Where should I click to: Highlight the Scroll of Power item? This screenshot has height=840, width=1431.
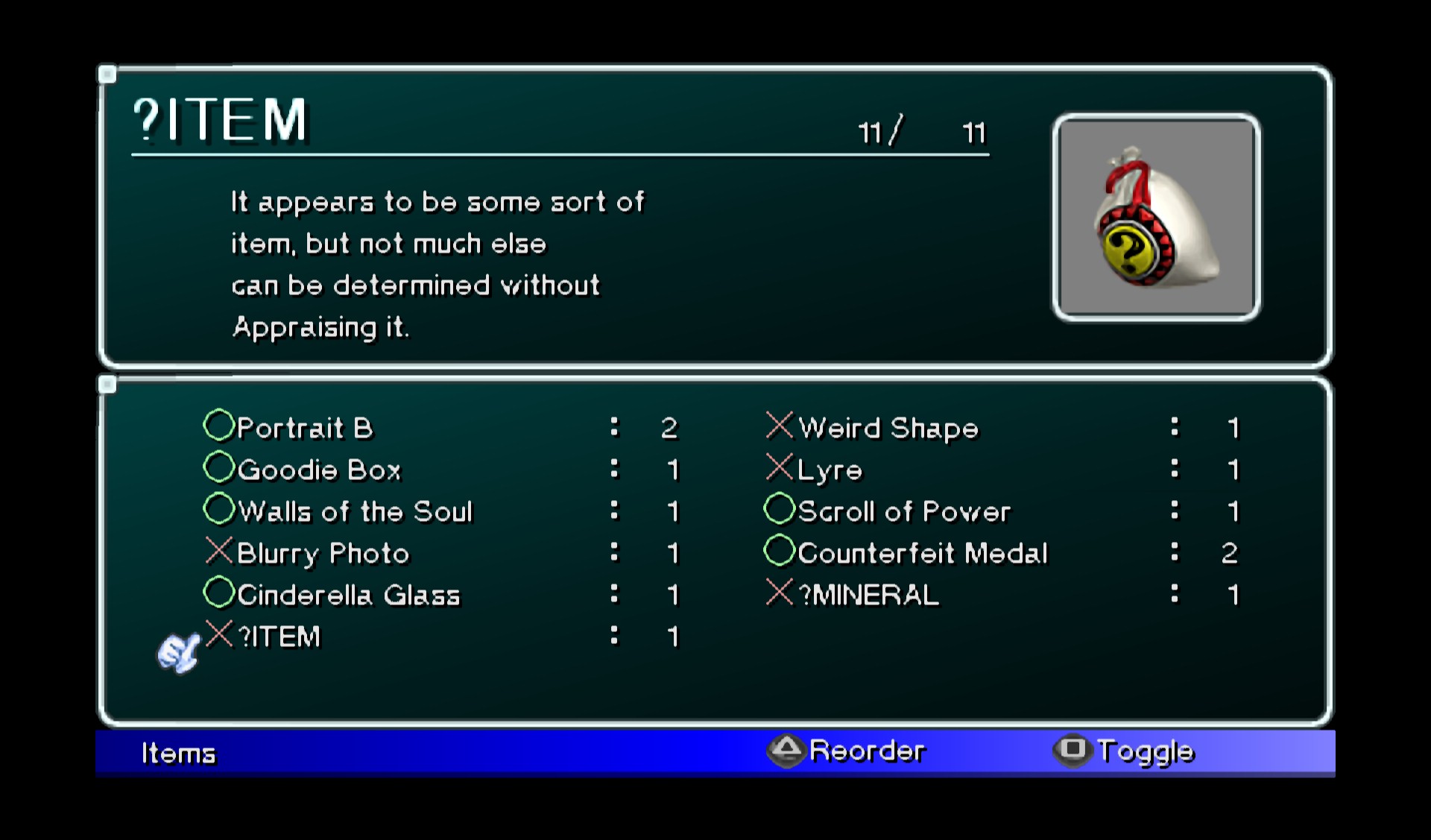tap(904, 511)
